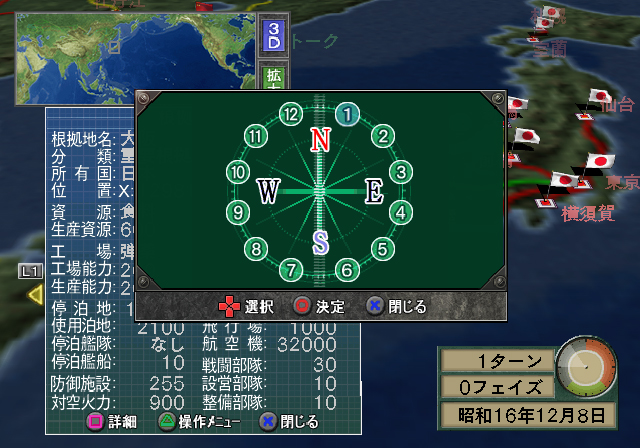
Task: Choose compass direction 2
Action: 381,136
